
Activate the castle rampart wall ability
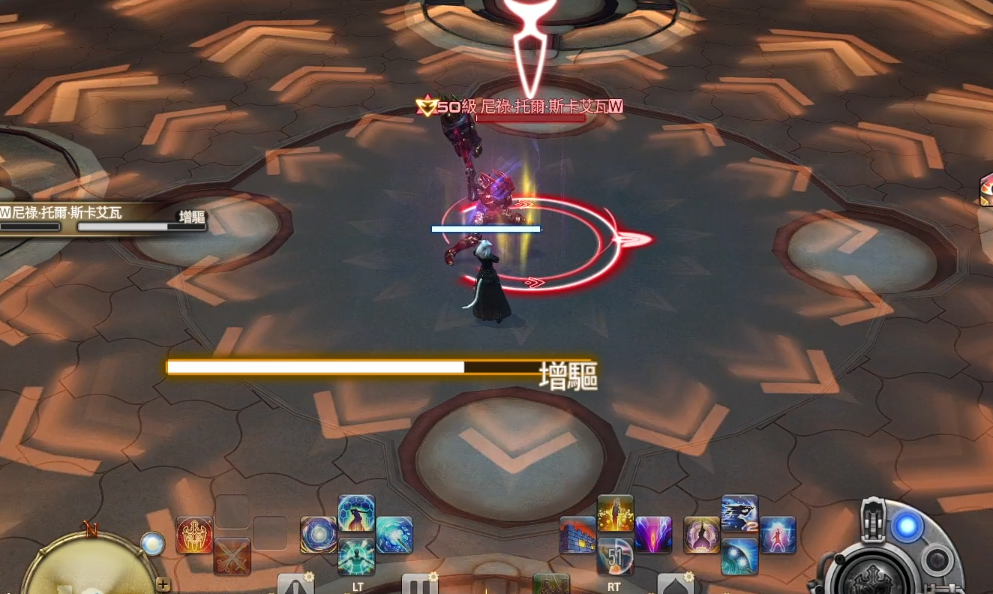click(x=578, y=535)
